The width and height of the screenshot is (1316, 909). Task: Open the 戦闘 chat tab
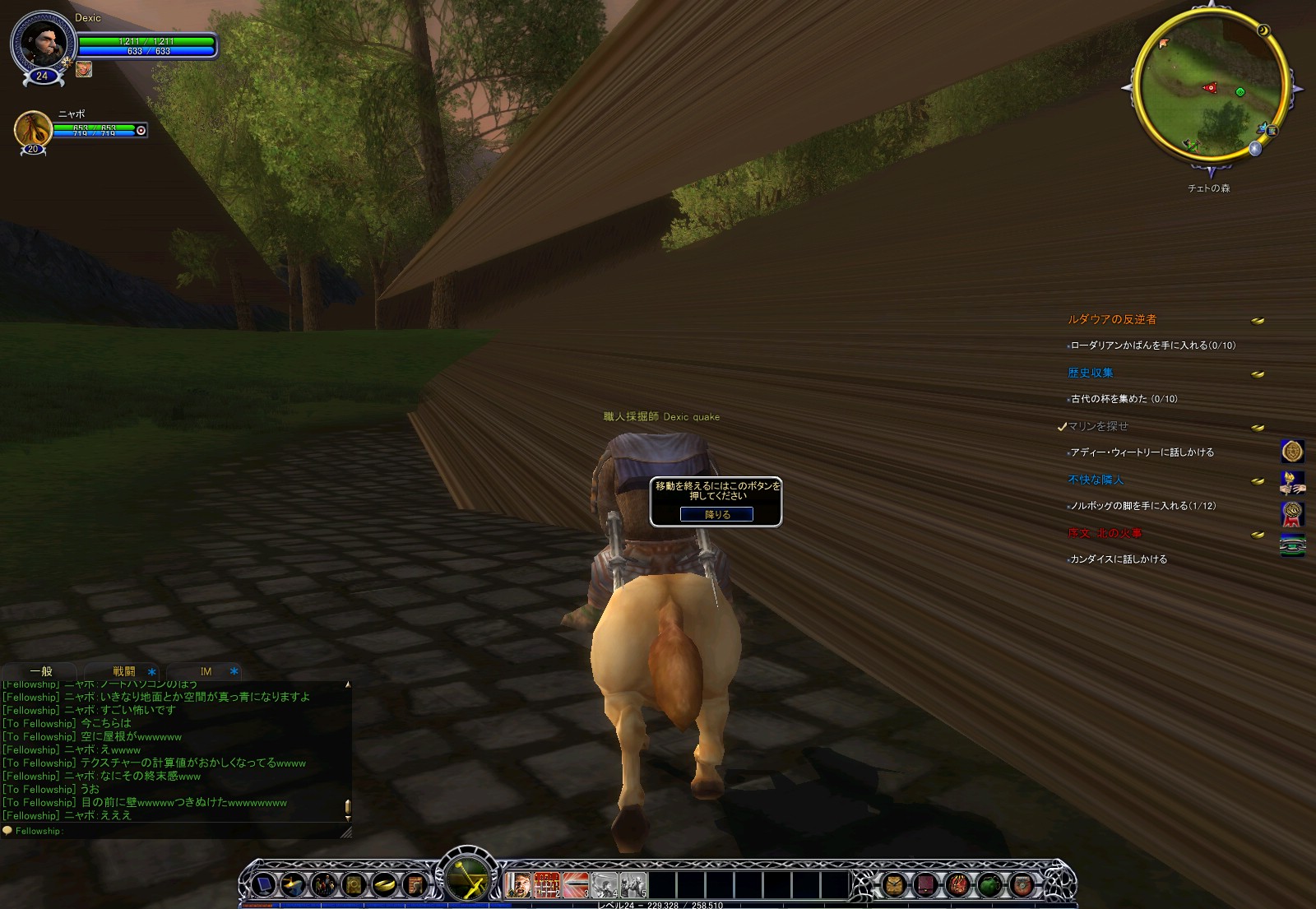[124, 671]
